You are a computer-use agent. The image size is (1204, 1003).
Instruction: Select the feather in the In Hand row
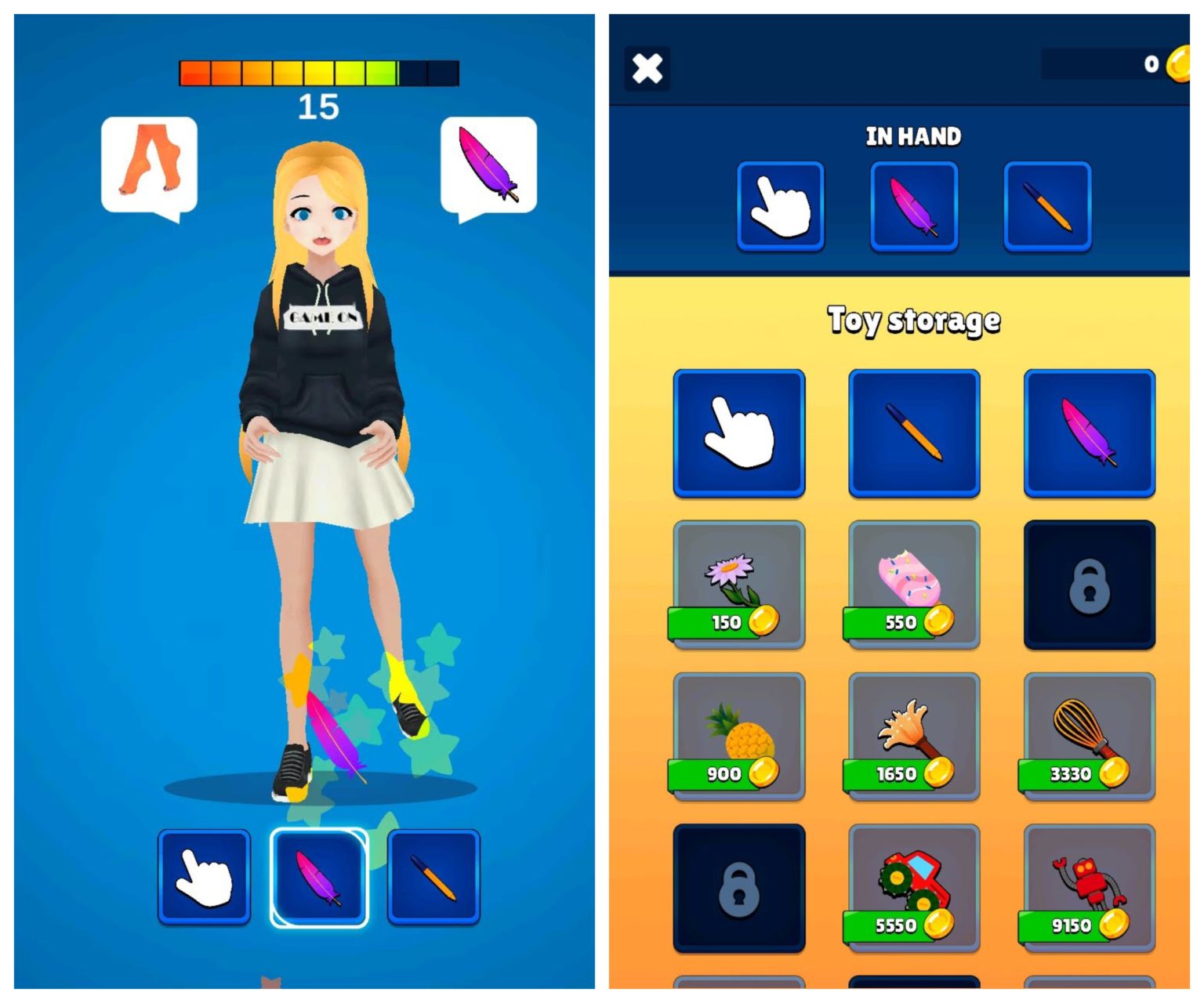pyautogui.click(x=914, y=206)
